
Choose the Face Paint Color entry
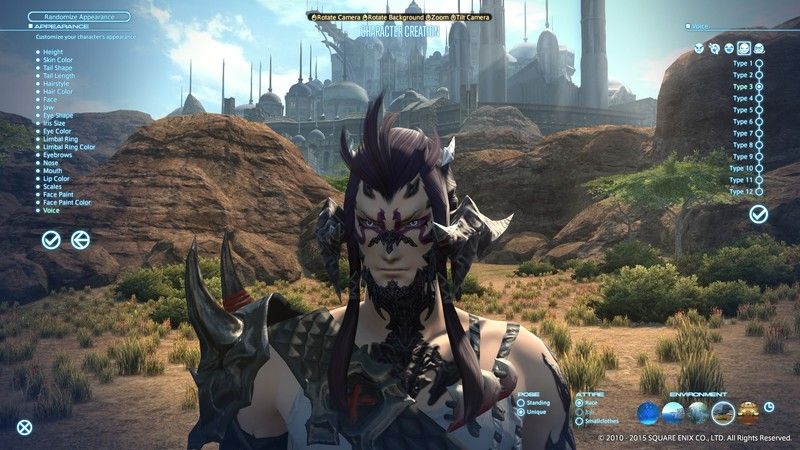point(67,203)
